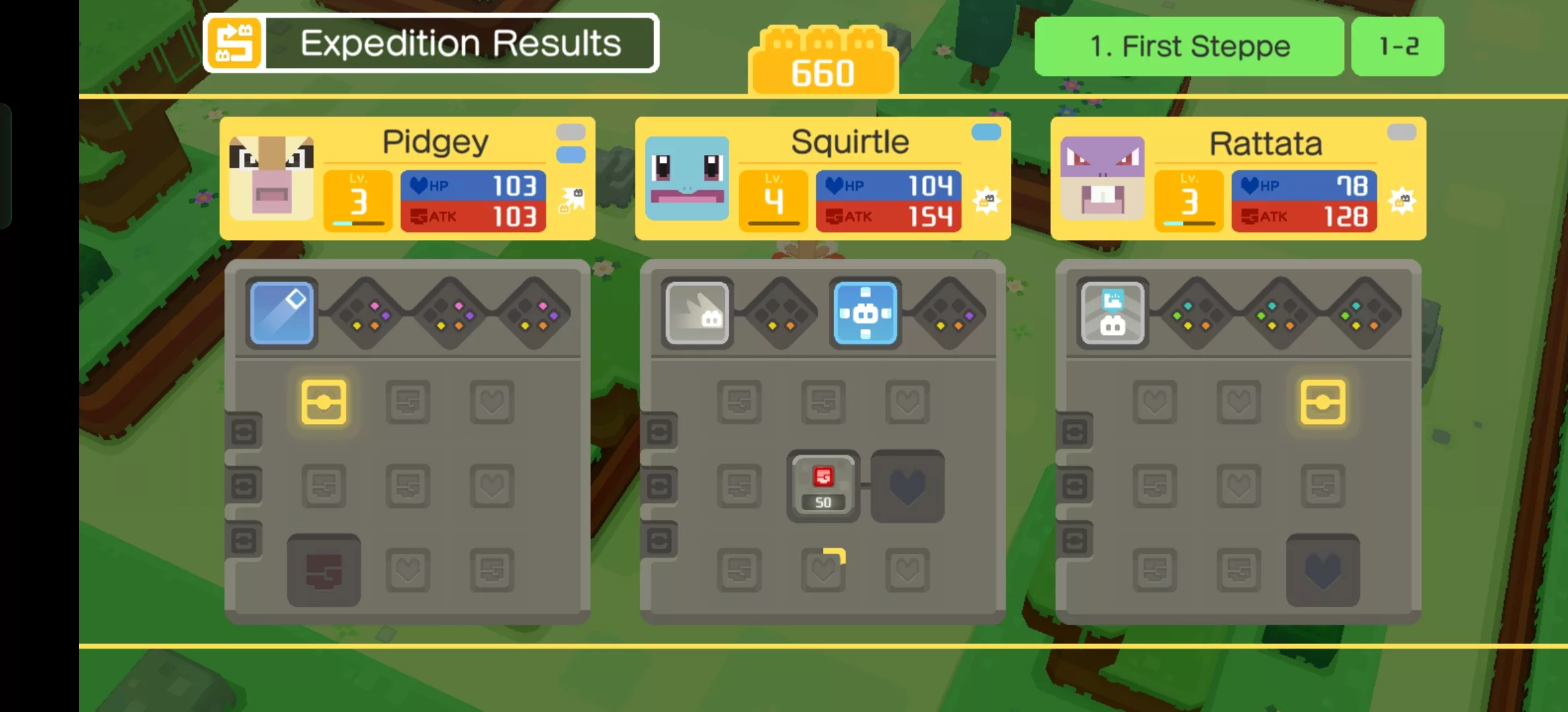Toggle the blue pill on Pidgey's card
Image resolution: width=1568 pixels, height=712 pixels.
pos(571,156)
